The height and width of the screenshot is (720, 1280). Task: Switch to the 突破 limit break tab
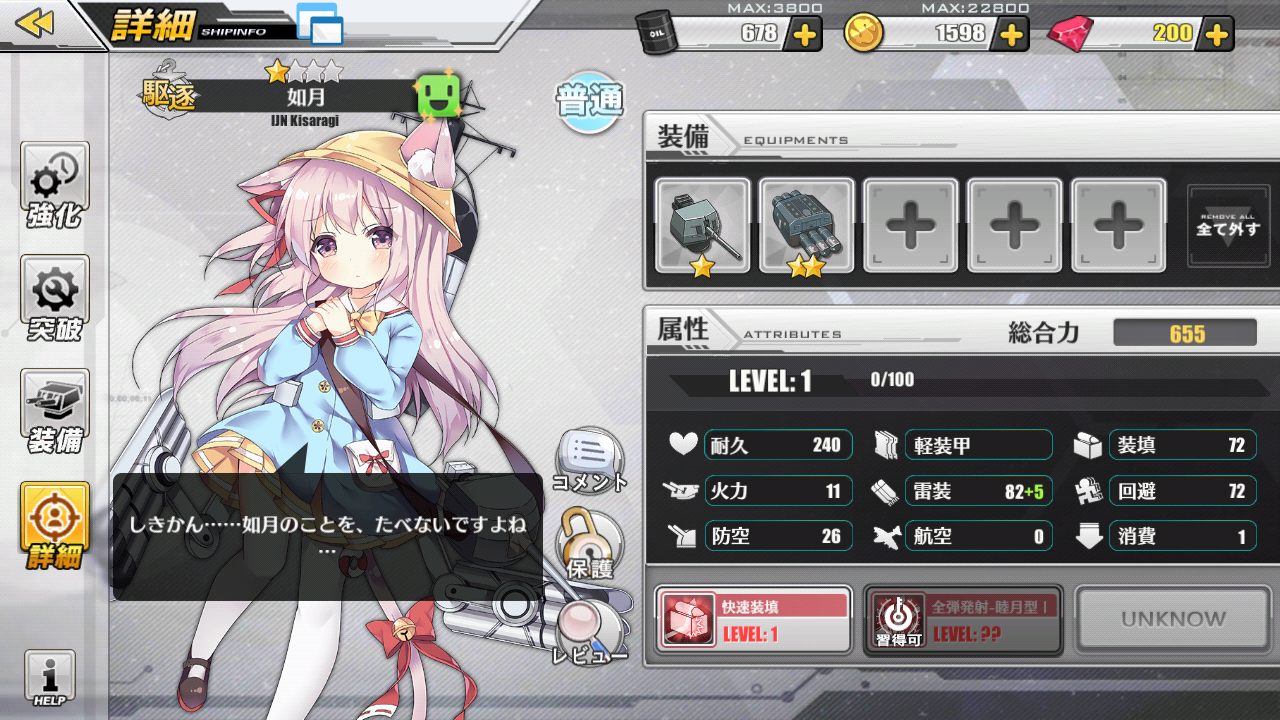54,298
